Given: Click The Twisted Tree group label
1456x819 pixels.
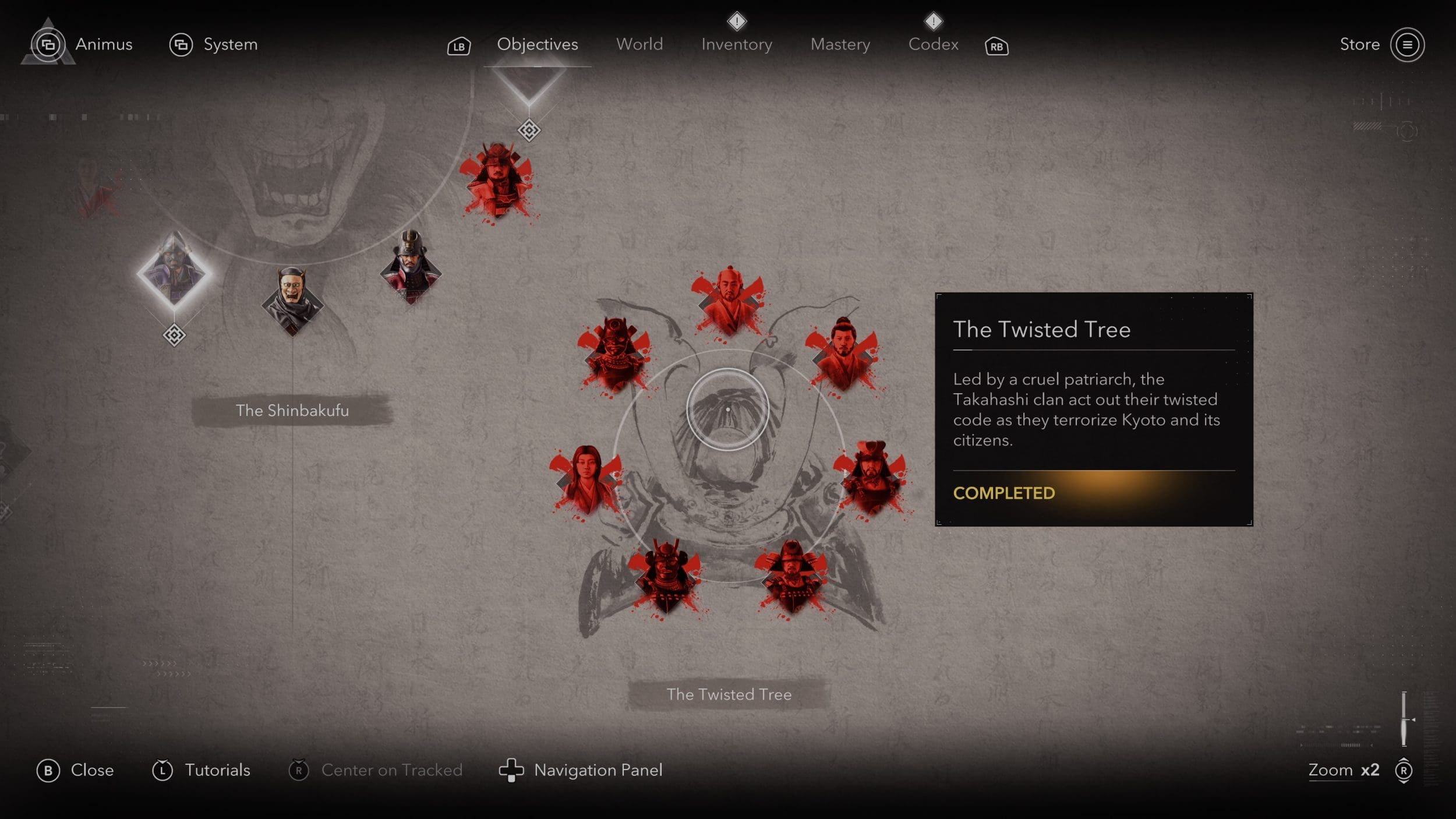Looking at the screenshot, I should coord(729,694).
